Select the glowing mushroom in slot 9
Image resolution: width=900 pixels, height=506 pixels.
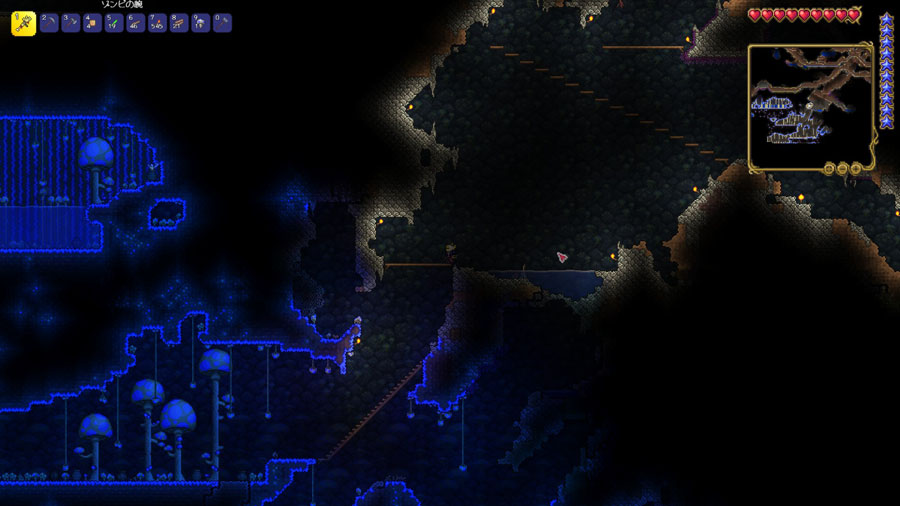[x=201, y=23]
